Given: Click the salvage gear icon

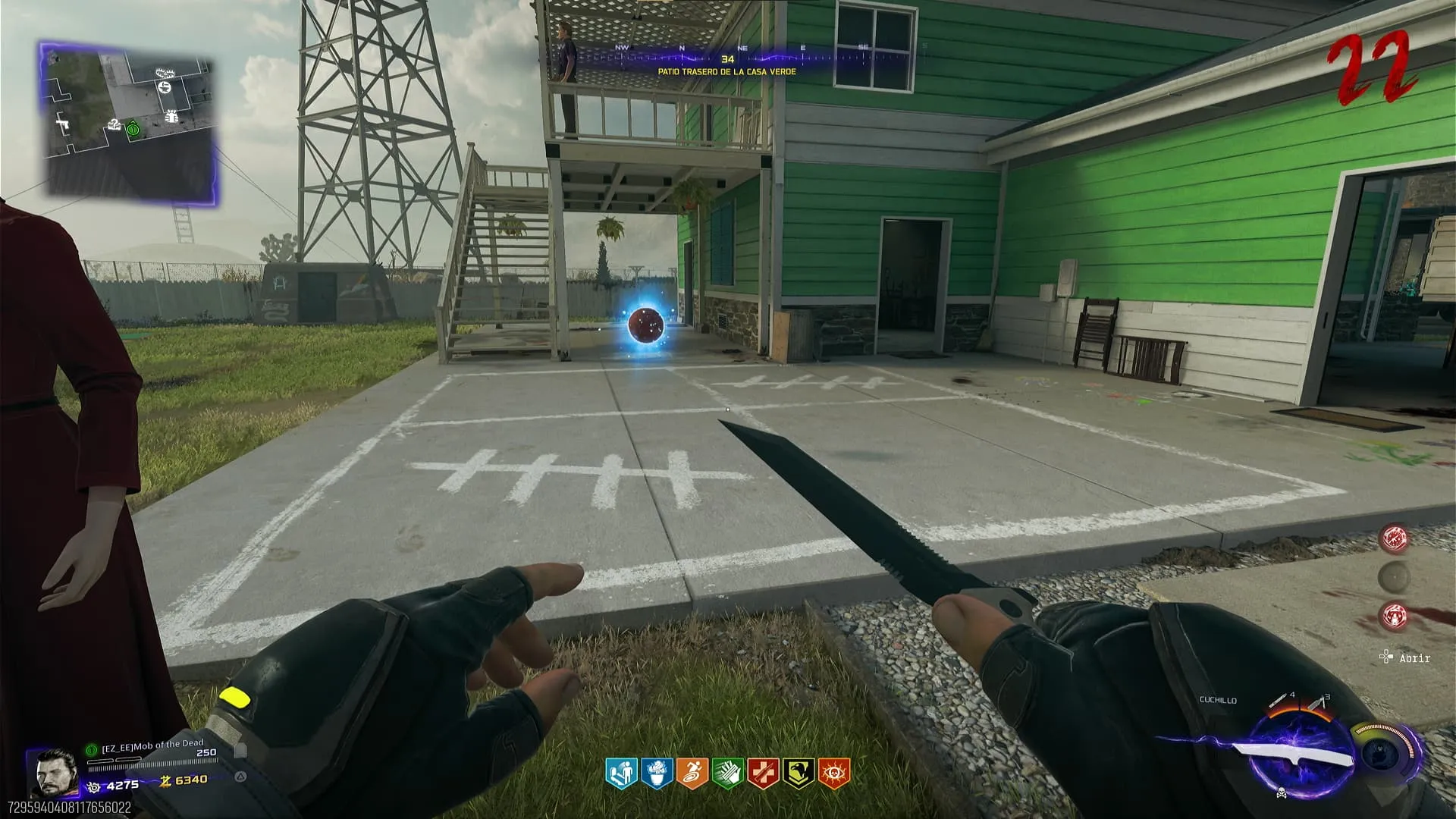Looking at the screenshot, I should coord(94,786).
